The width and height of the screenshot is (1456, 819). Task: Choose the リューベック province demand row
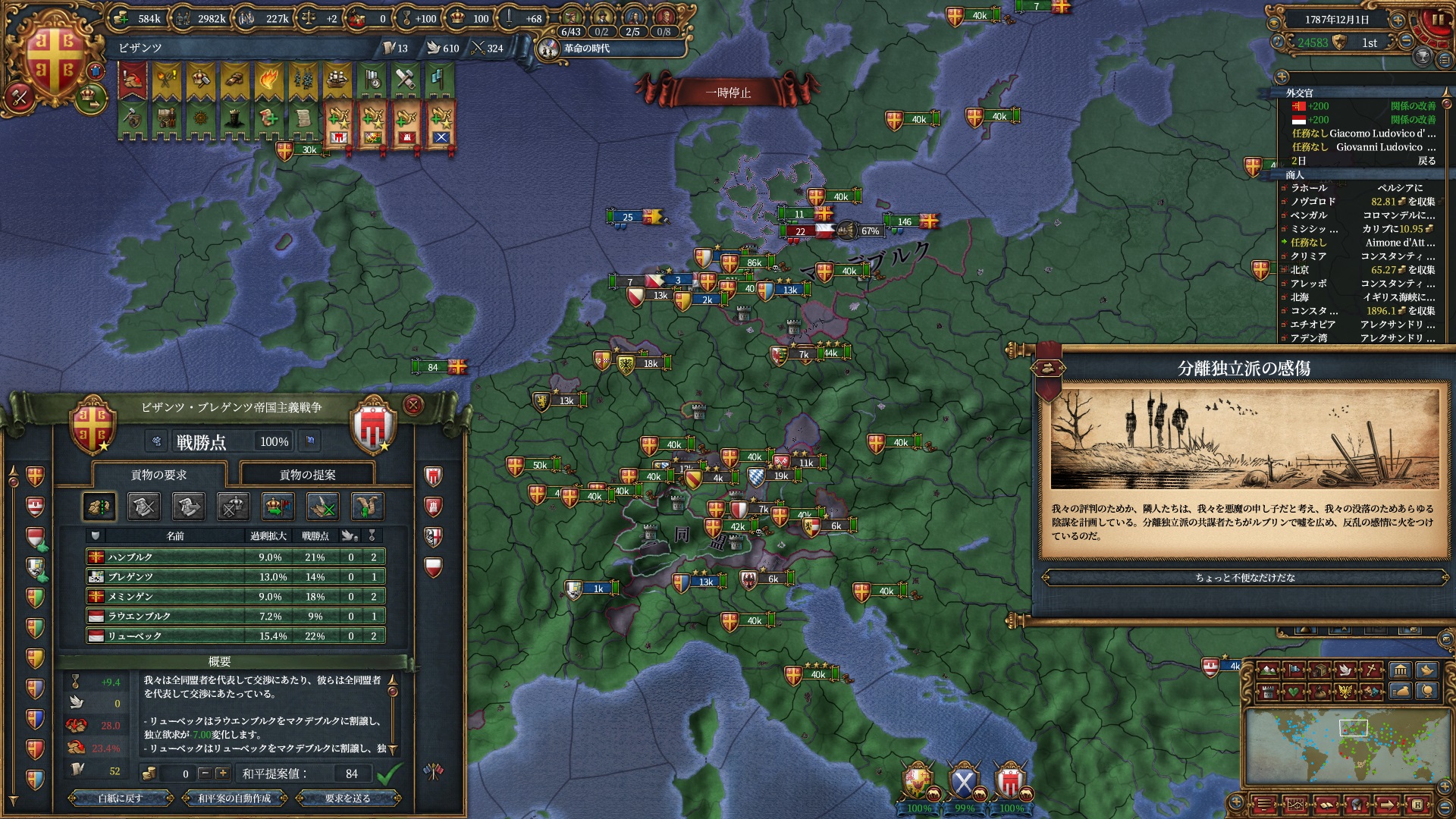[x=235, y=636]
